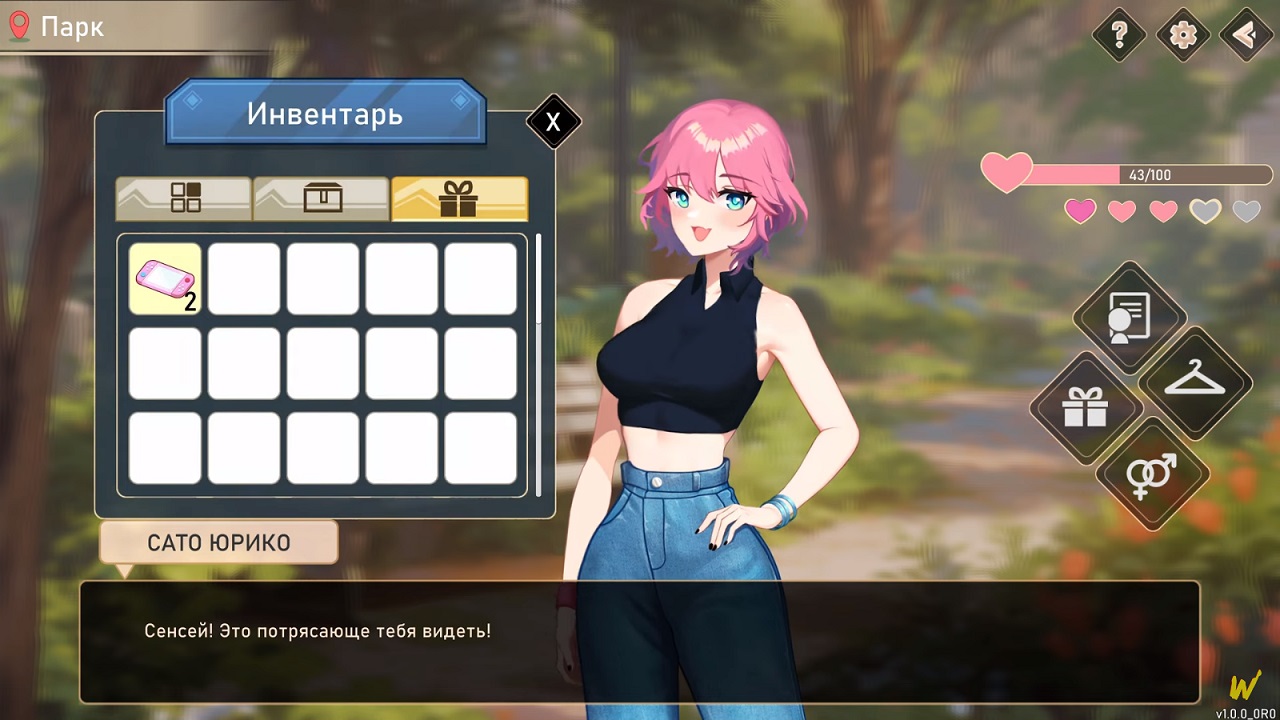
Task: Click the back arrow button
Action: 1246,35
